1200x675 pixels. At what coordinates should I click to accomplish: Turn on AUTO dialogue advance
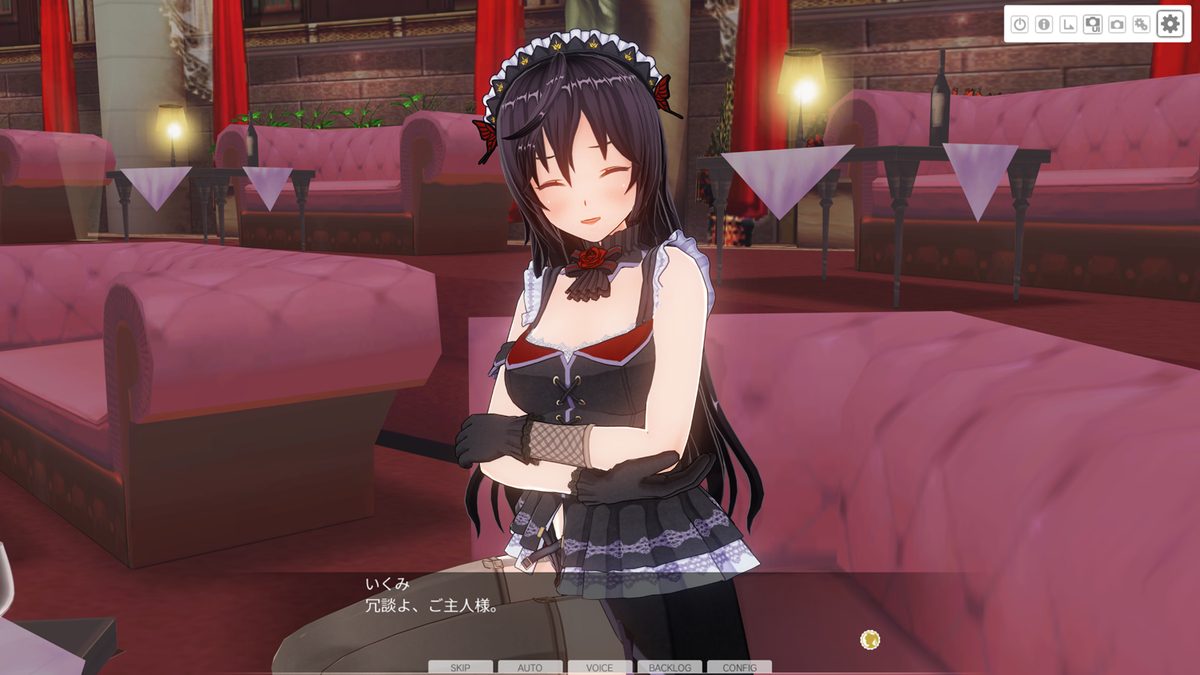coord(530,667)
